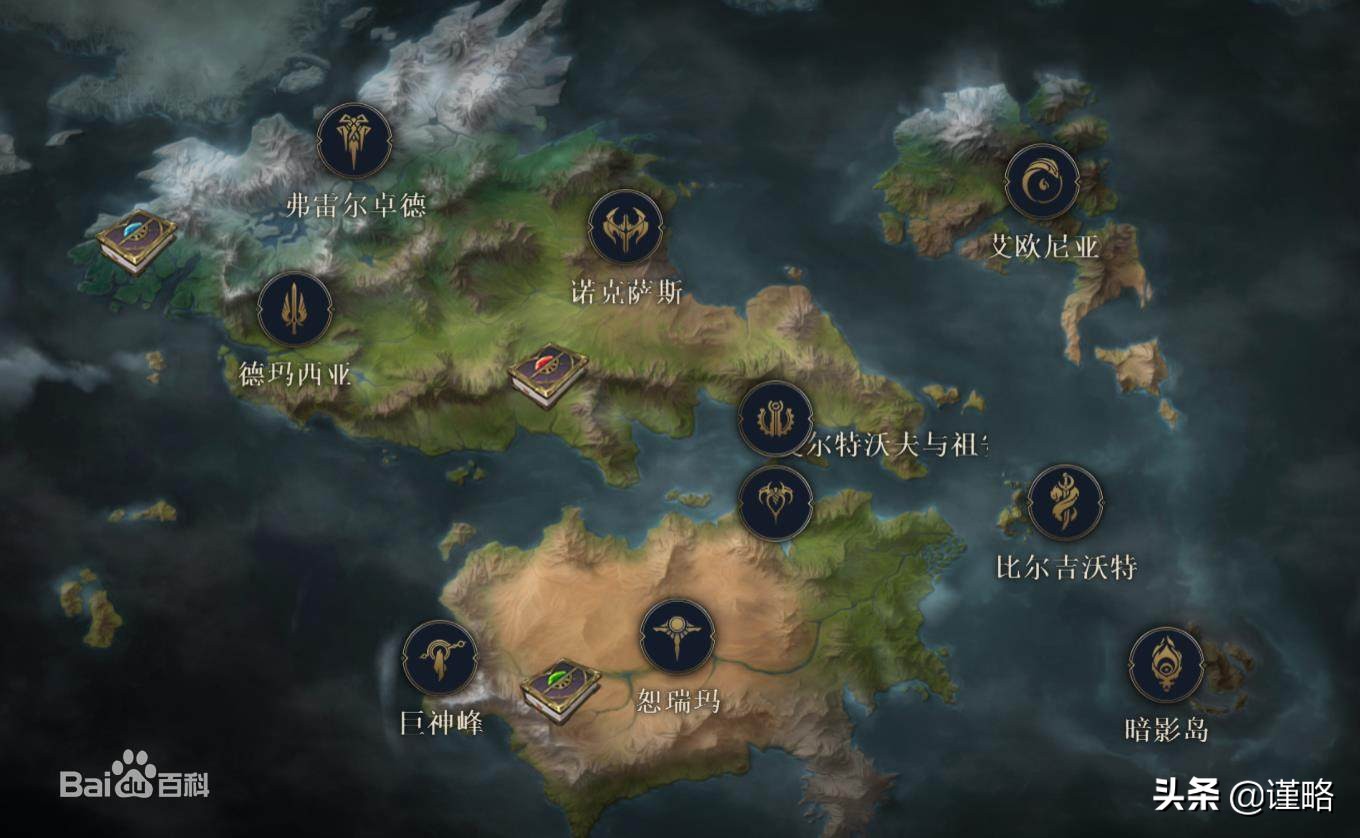Open the Noxus region marker
Screen dimensions: 1360x838
pyautogui.click(x=626, y=227)
